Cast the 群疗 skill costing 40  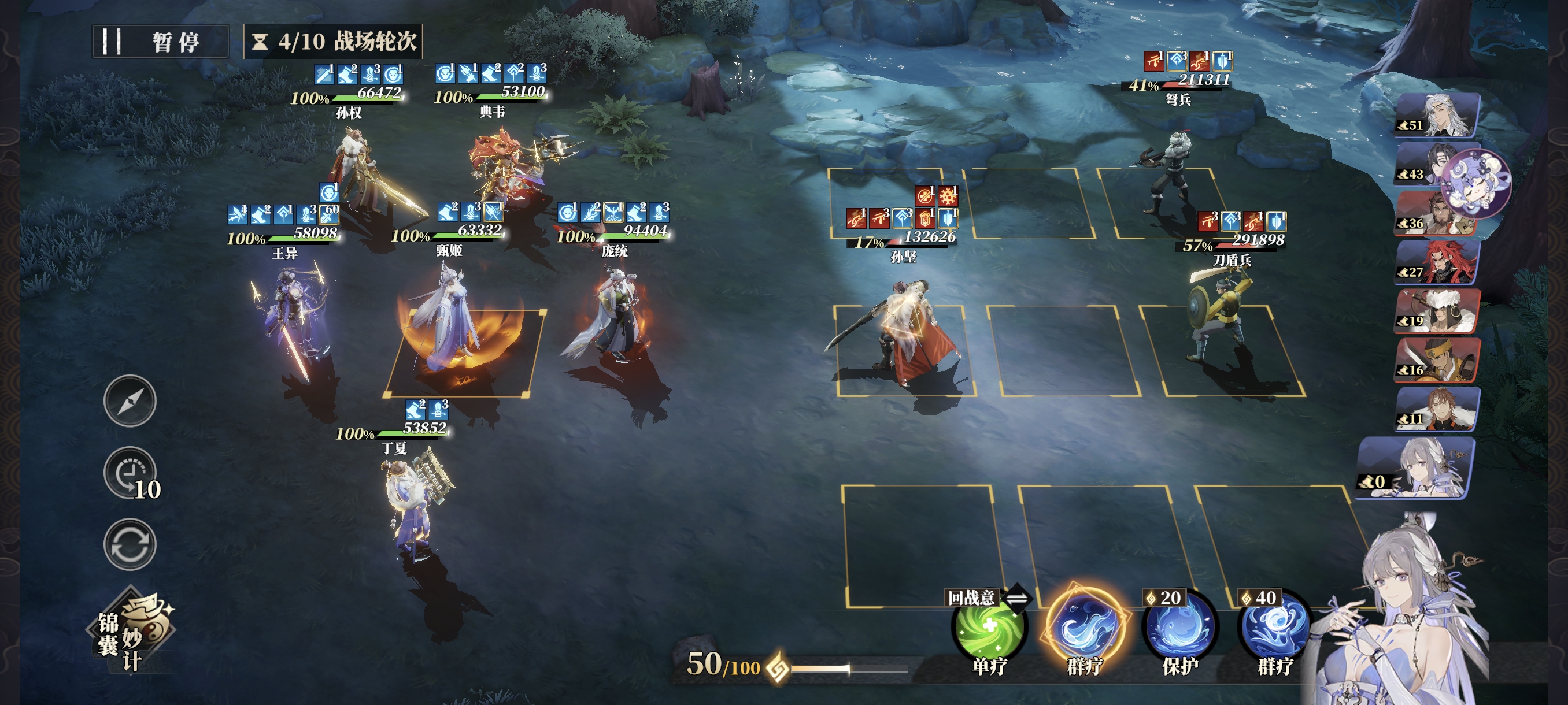[1275, 628]
